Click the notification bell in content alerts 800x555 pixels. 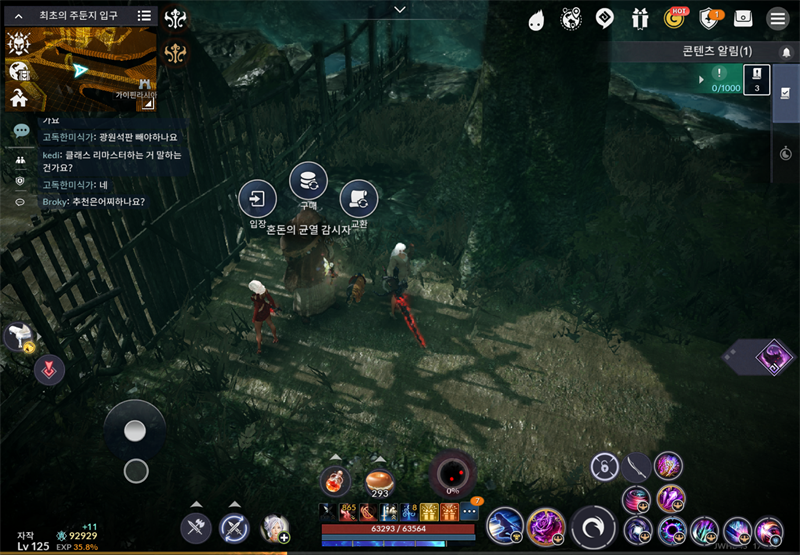[x=786, y=51]
